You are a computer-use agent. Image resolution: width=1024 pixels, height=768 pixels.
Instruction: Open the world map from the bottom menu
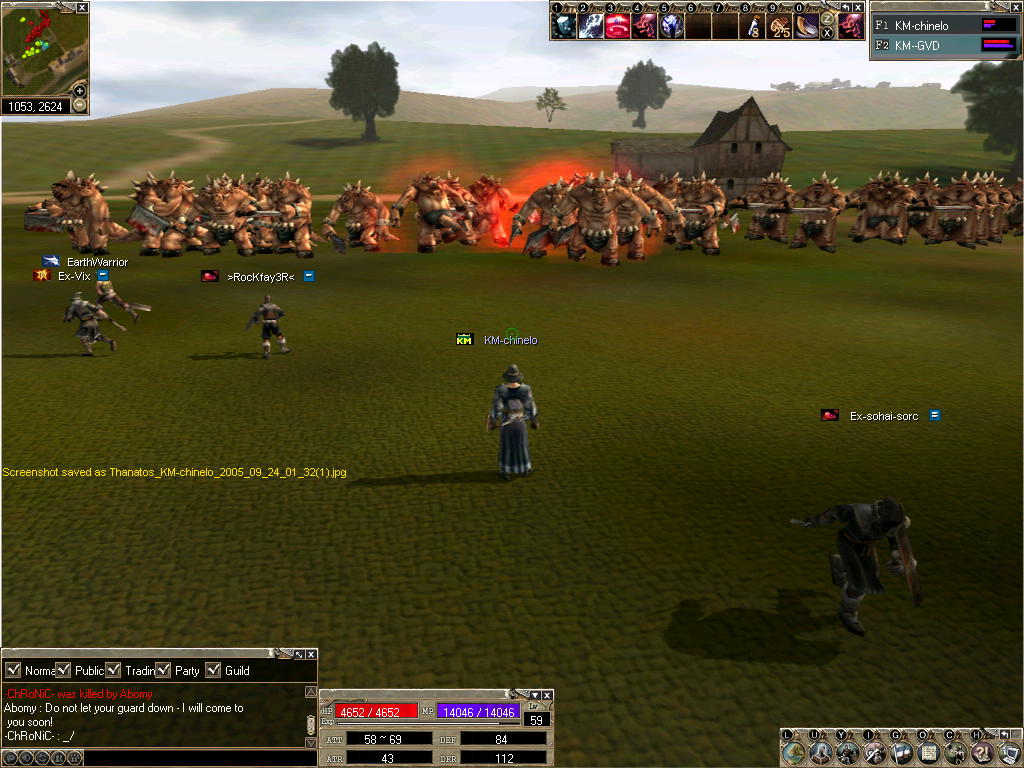click(x=793, y=751)
